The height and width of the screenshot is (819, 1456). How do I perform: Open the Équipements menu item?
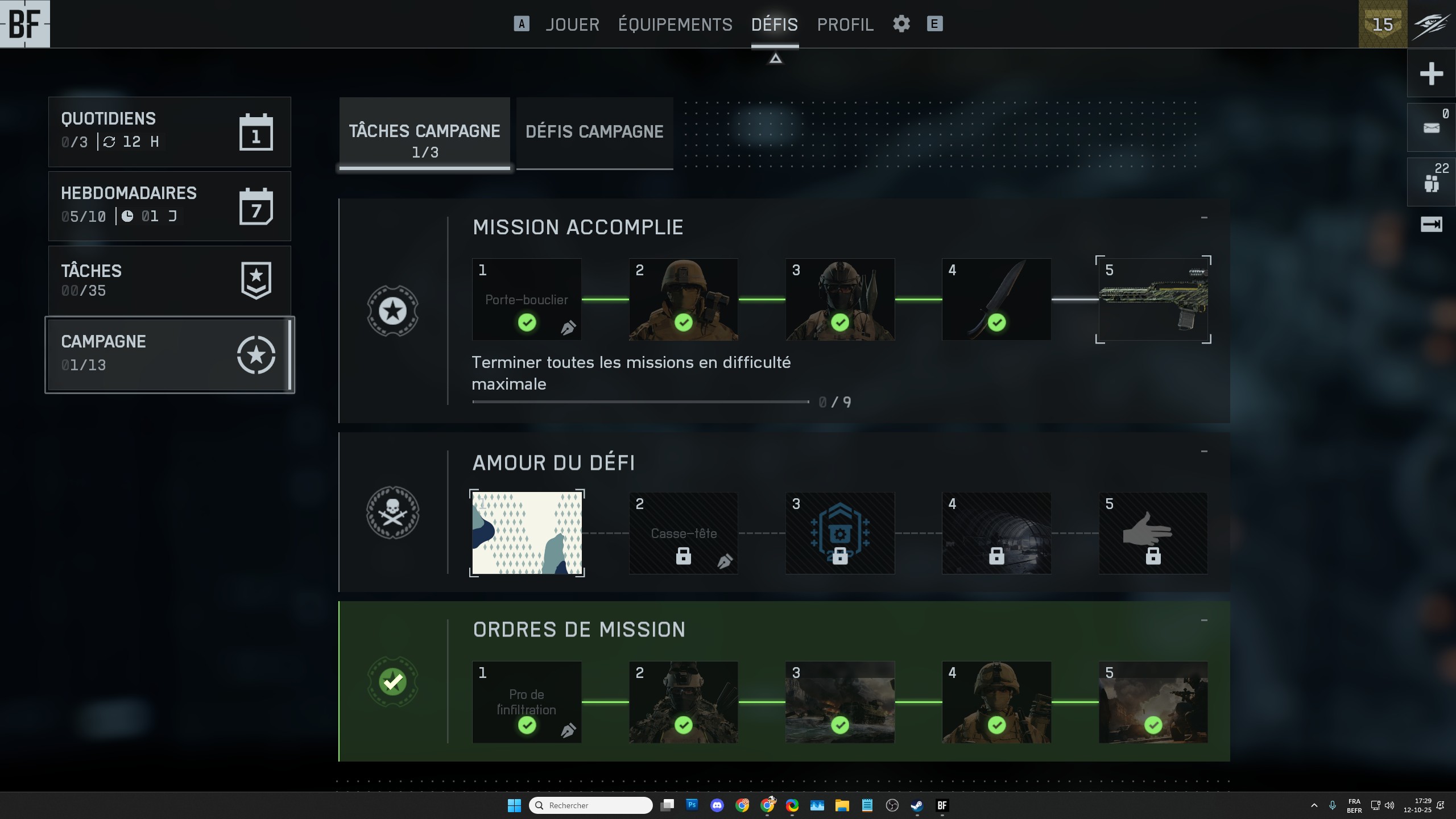[x=675, y=24]
